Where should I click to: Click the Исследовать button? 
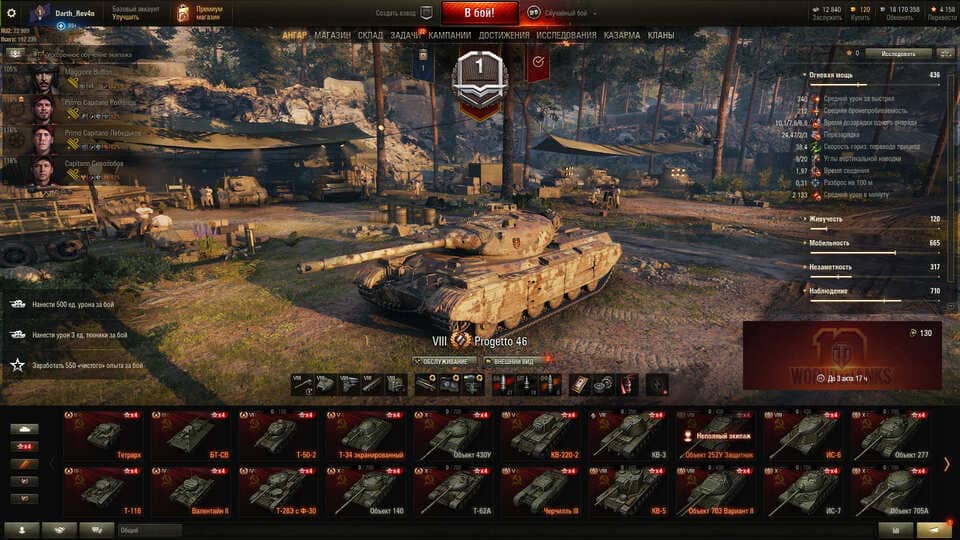coord(898,53)
